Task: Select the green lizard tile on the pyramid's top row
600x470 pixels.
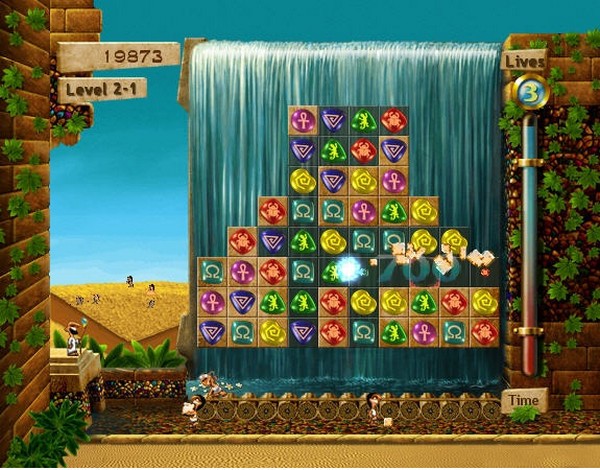Action: (x=363, y=121)
